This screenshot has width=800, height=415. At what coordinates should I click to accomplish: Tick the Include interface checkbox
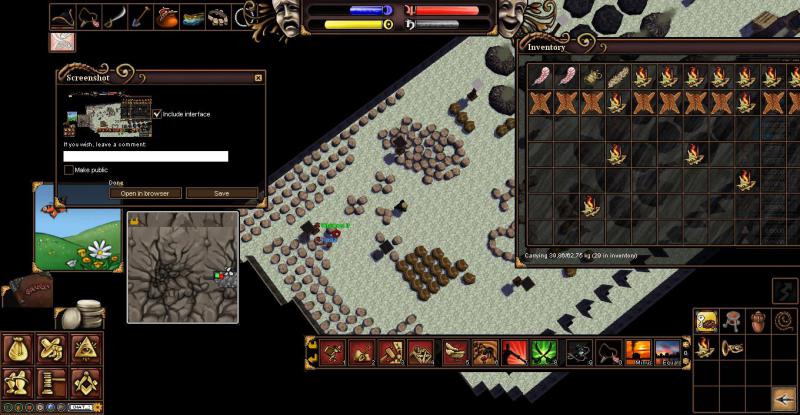point(157,114)
